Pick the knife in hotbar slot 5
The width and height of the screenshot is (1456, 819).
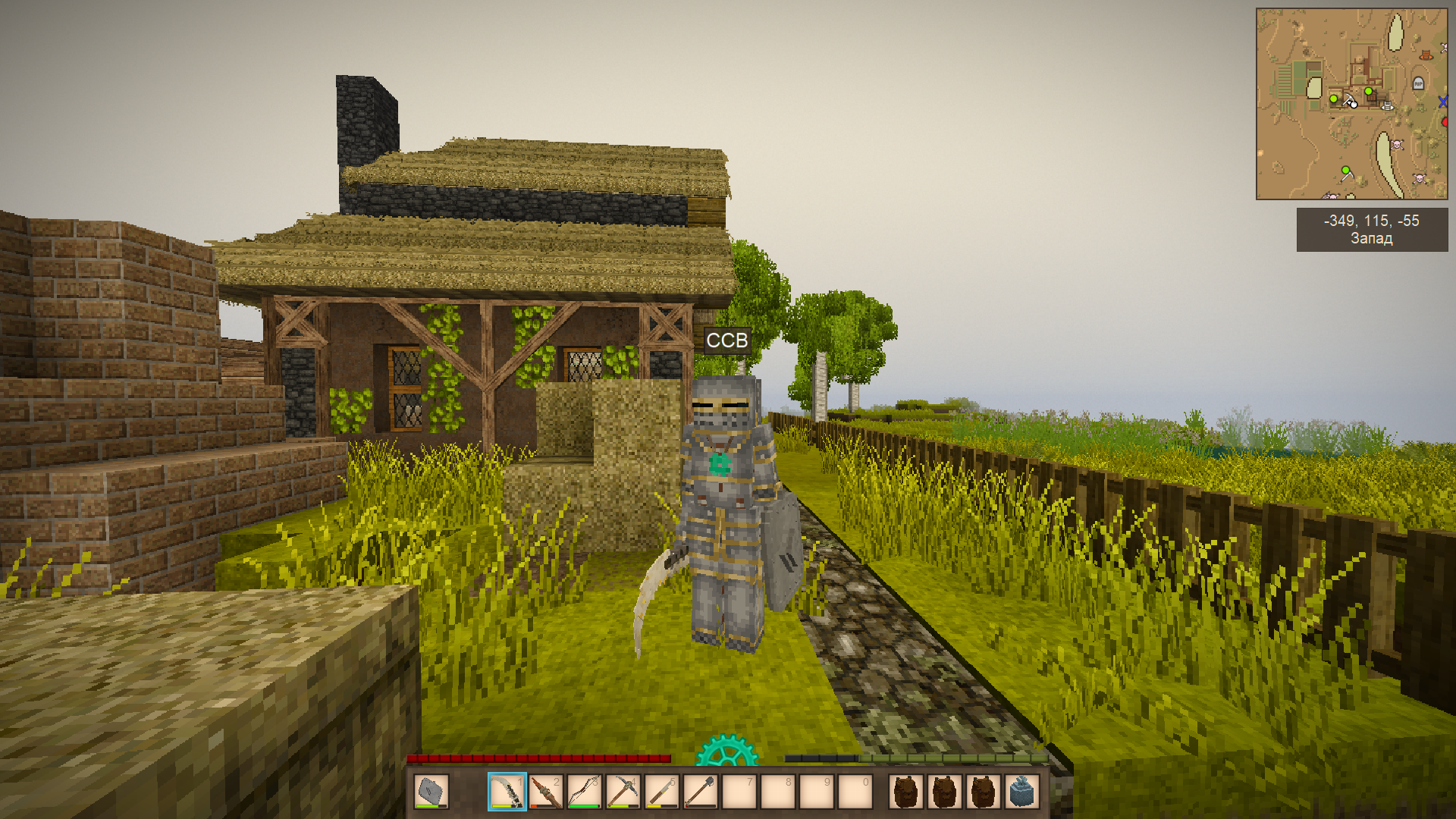(662, 792)
